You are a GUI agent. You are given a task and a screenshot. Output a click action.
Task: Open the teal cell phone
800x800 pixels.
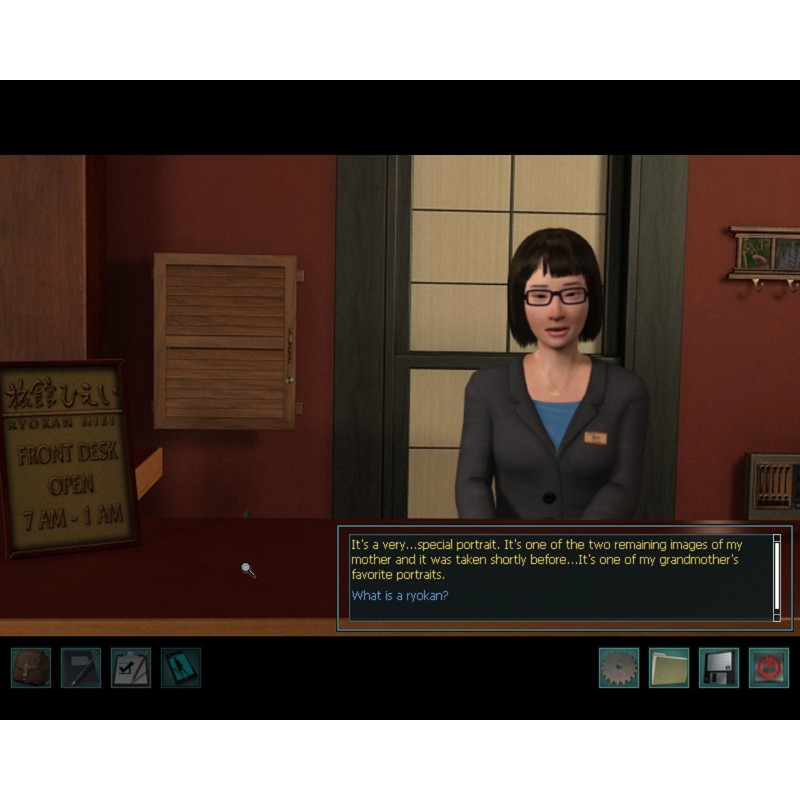click(181, 667)
